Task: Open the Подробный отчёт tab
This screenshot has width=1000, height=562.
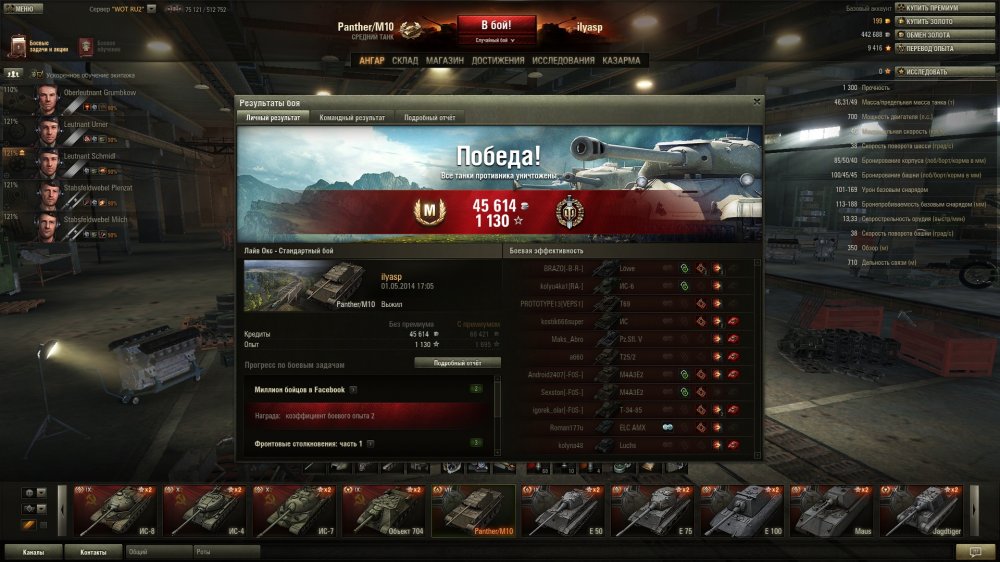Action: pyautogui.click(x=429, y=117)
